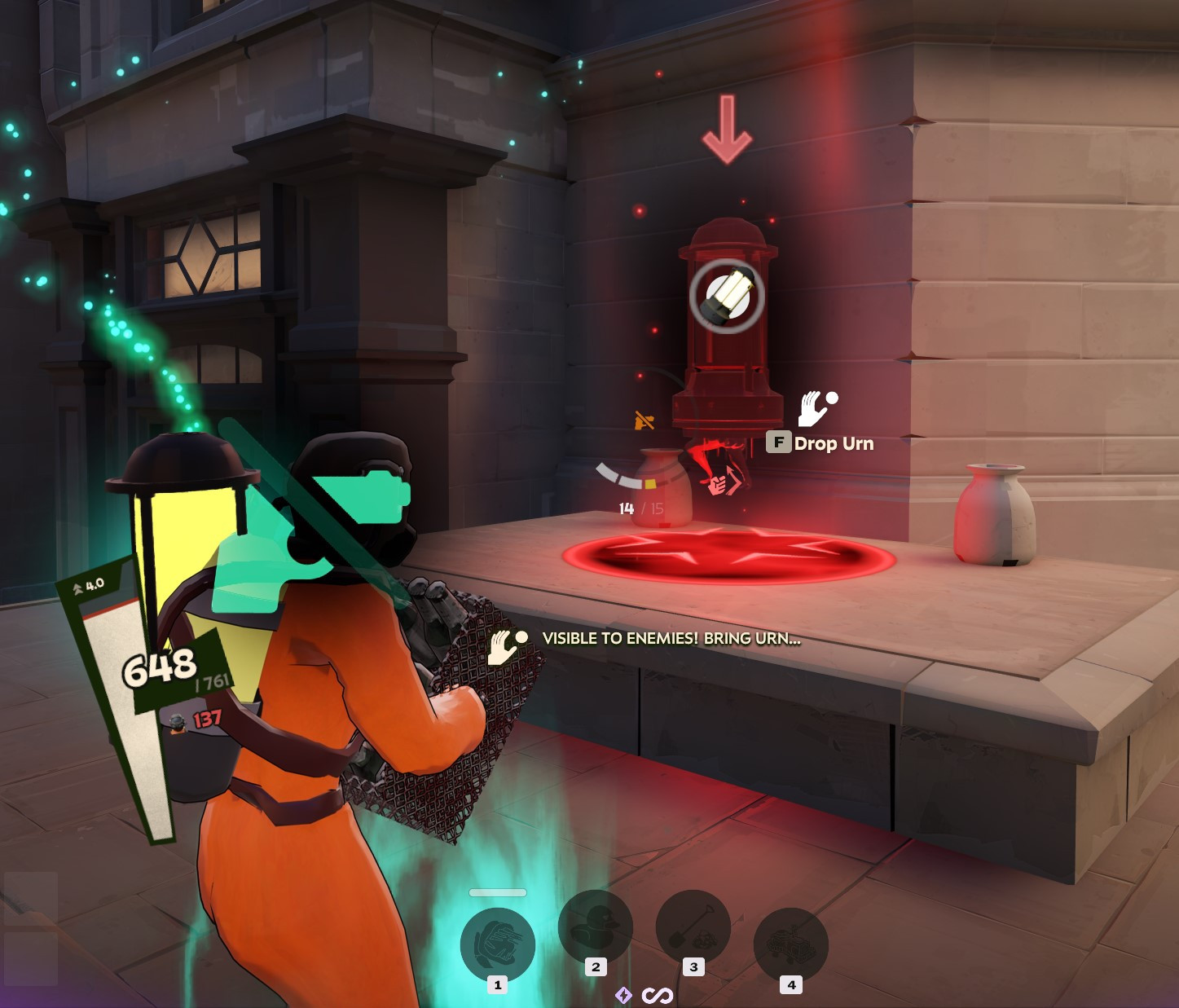Click the shield icon next to 137
The width and height of the screenshot is (1179, 1008).
tap(178, 721)
